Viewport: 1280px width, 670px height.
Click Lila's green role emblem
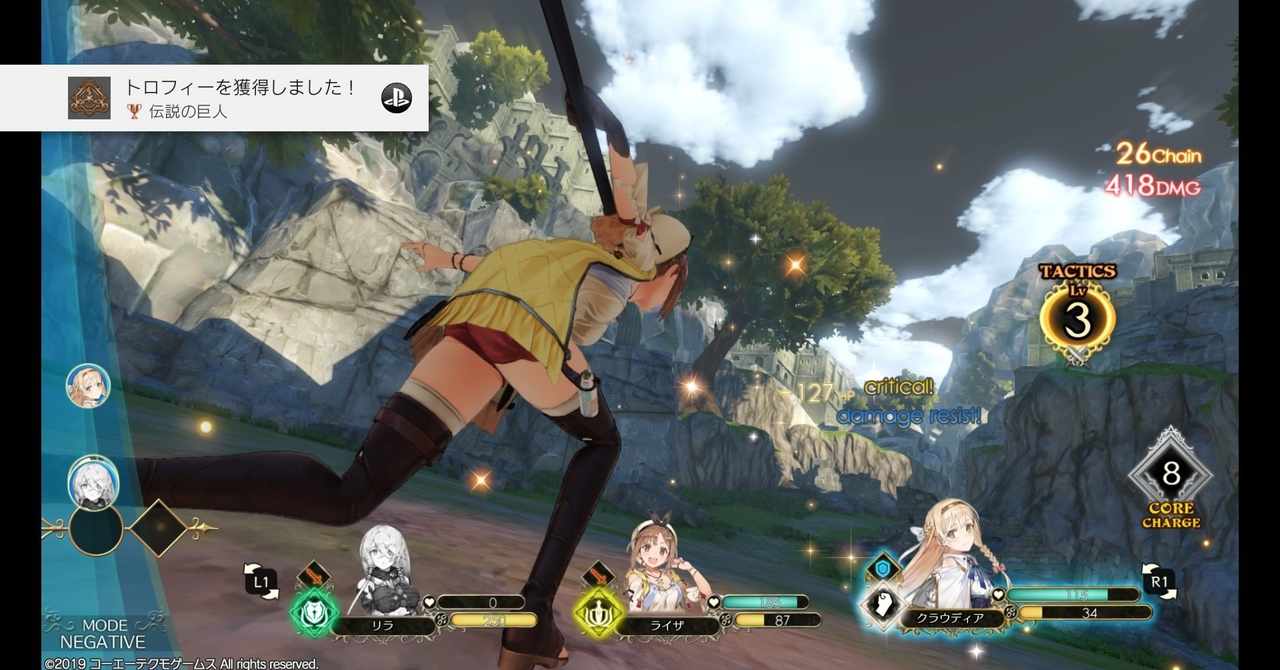315,612
